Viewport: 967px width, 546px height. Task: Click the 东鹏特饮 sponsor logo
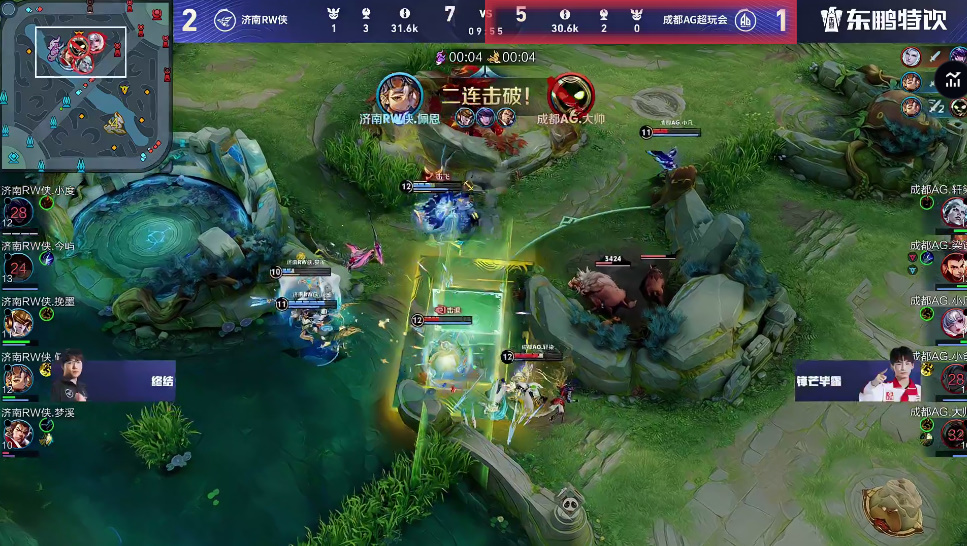(882, 20)
